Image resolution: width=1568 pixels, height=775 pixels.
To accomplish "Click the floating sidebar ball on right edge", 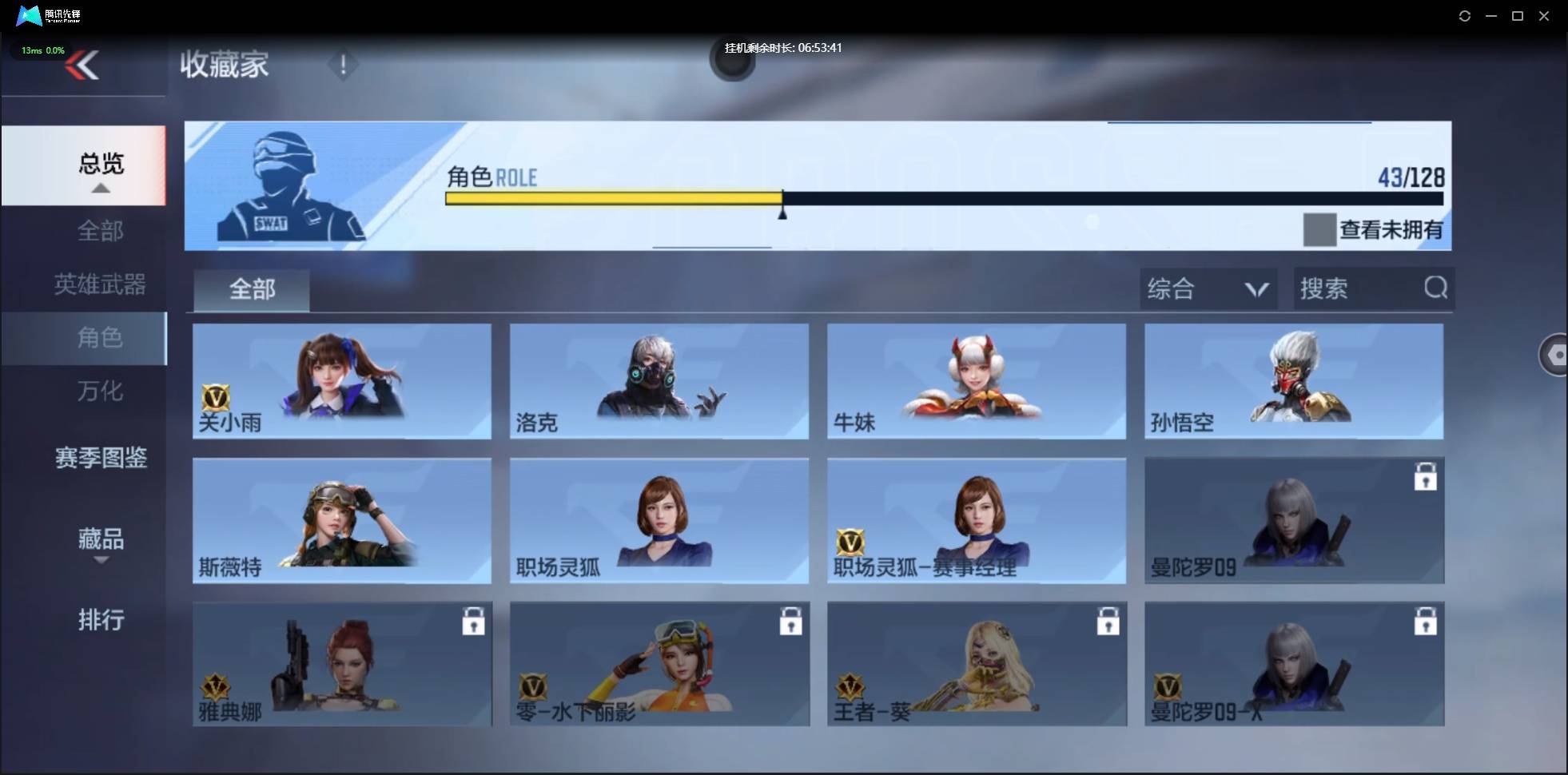I will click(x=1555, y=355).
